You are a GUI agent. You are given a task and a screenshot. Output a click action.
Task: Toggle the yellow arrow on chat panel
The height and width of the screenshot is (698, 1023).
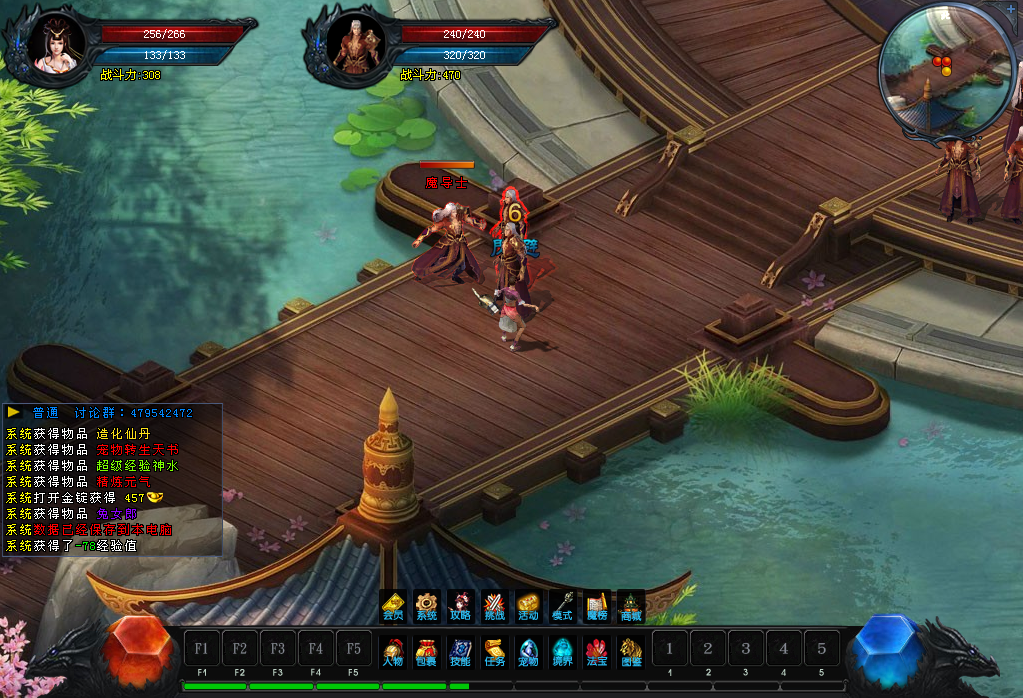(x=14, y=412)
